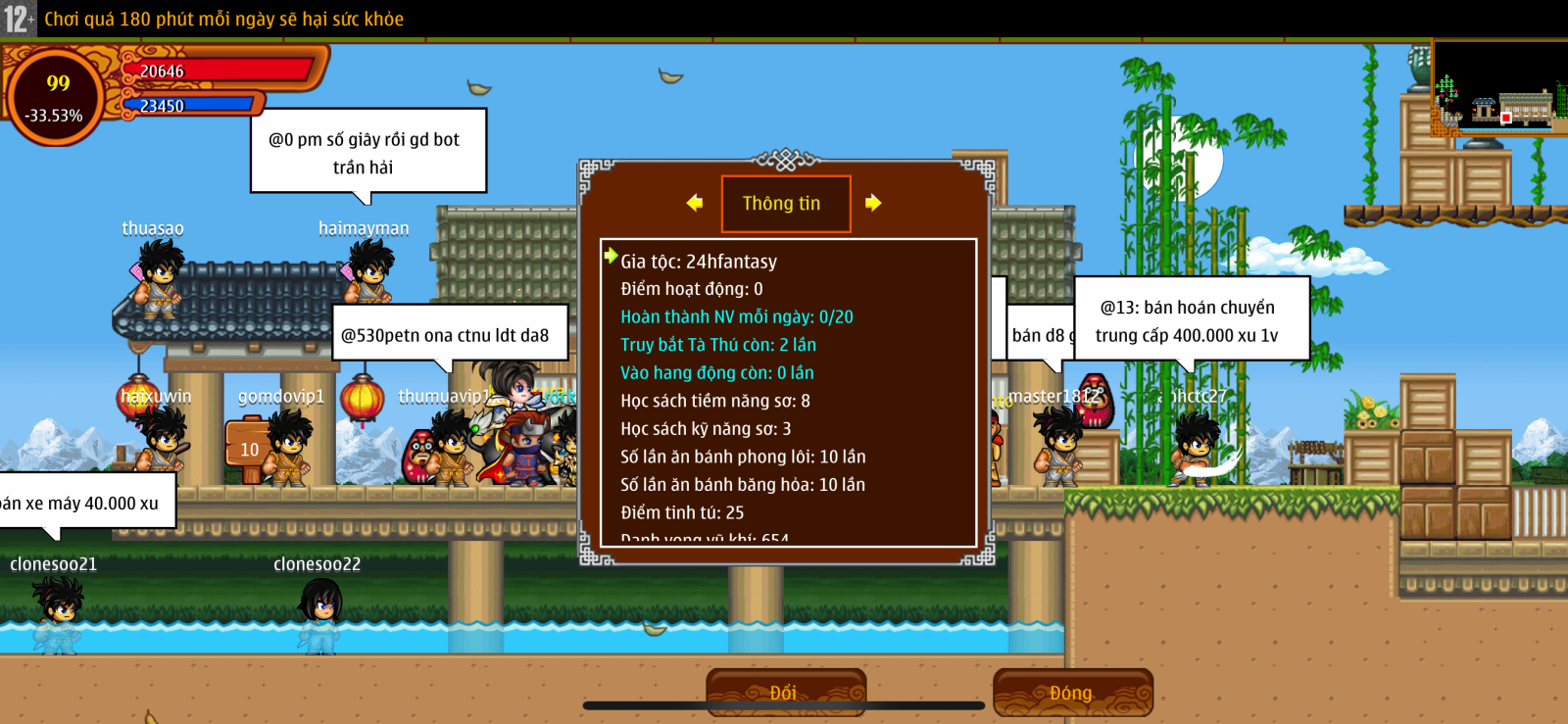Image resolution: width=1568 pixels, height=724 pixels.
Task: Choose Số lần ăn bánh phong lôi row
Action: click(x=742, y=457)
